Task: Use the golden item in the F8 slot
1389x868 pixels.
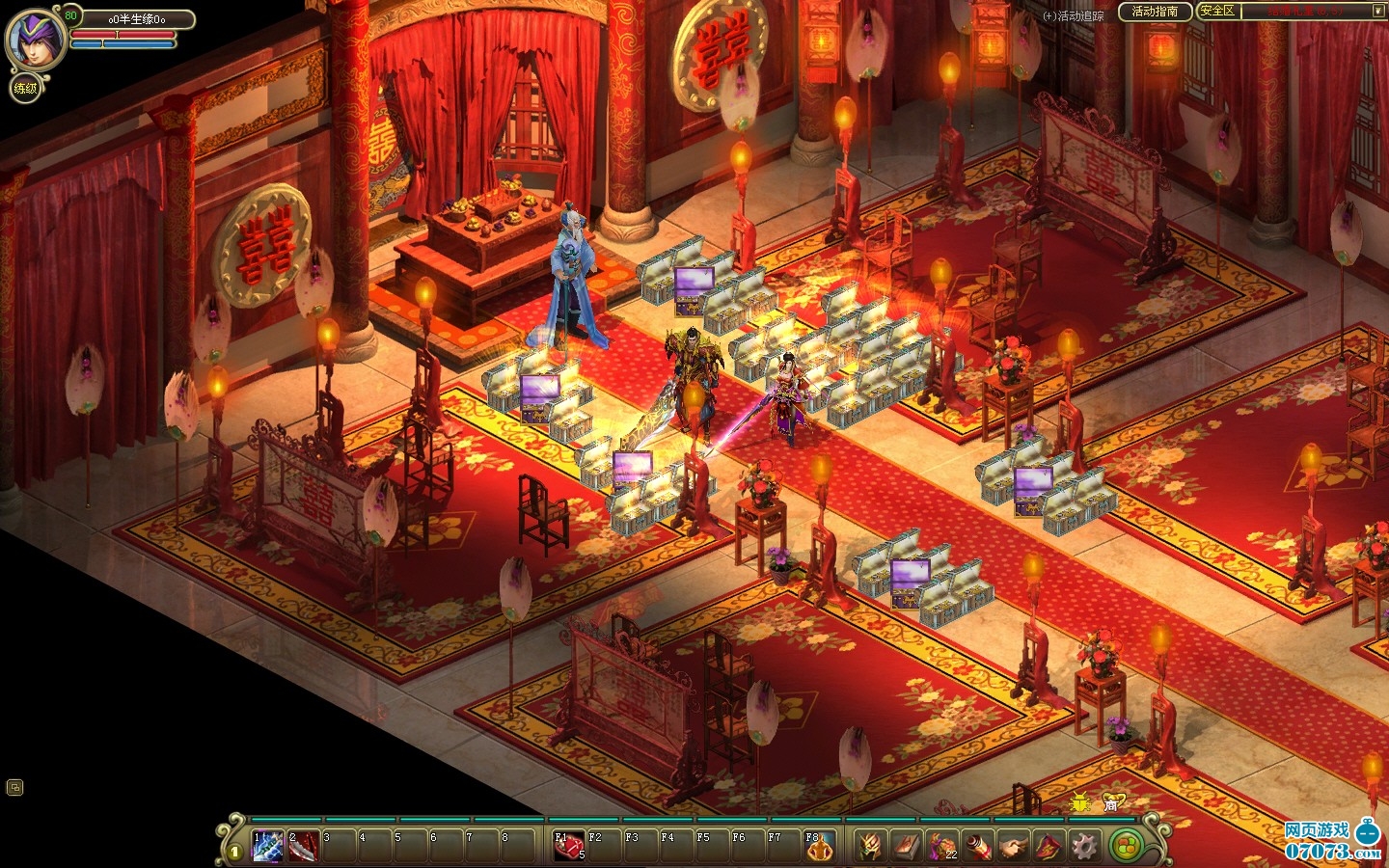Action: click(x=819, y=846)
